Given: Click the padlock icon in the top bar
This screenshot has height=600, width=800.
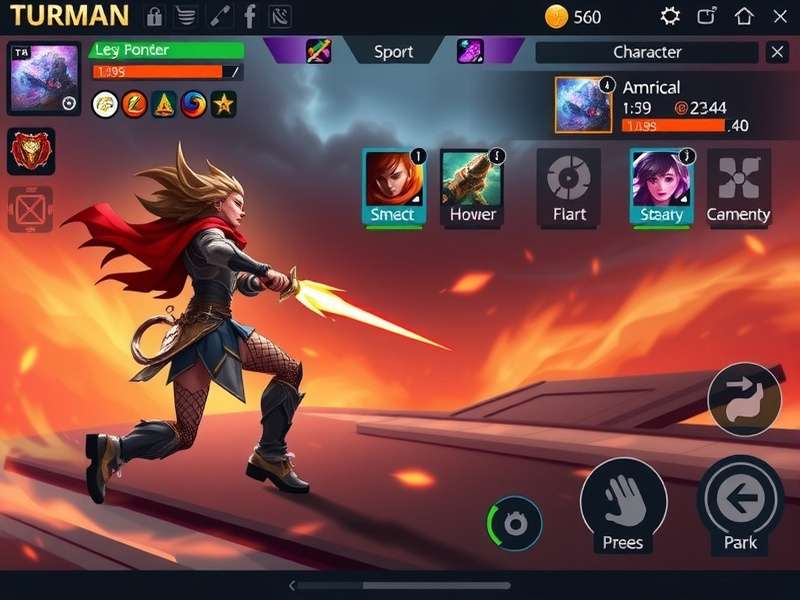Looking at the screenshot, I should click(x=154, y=16).
